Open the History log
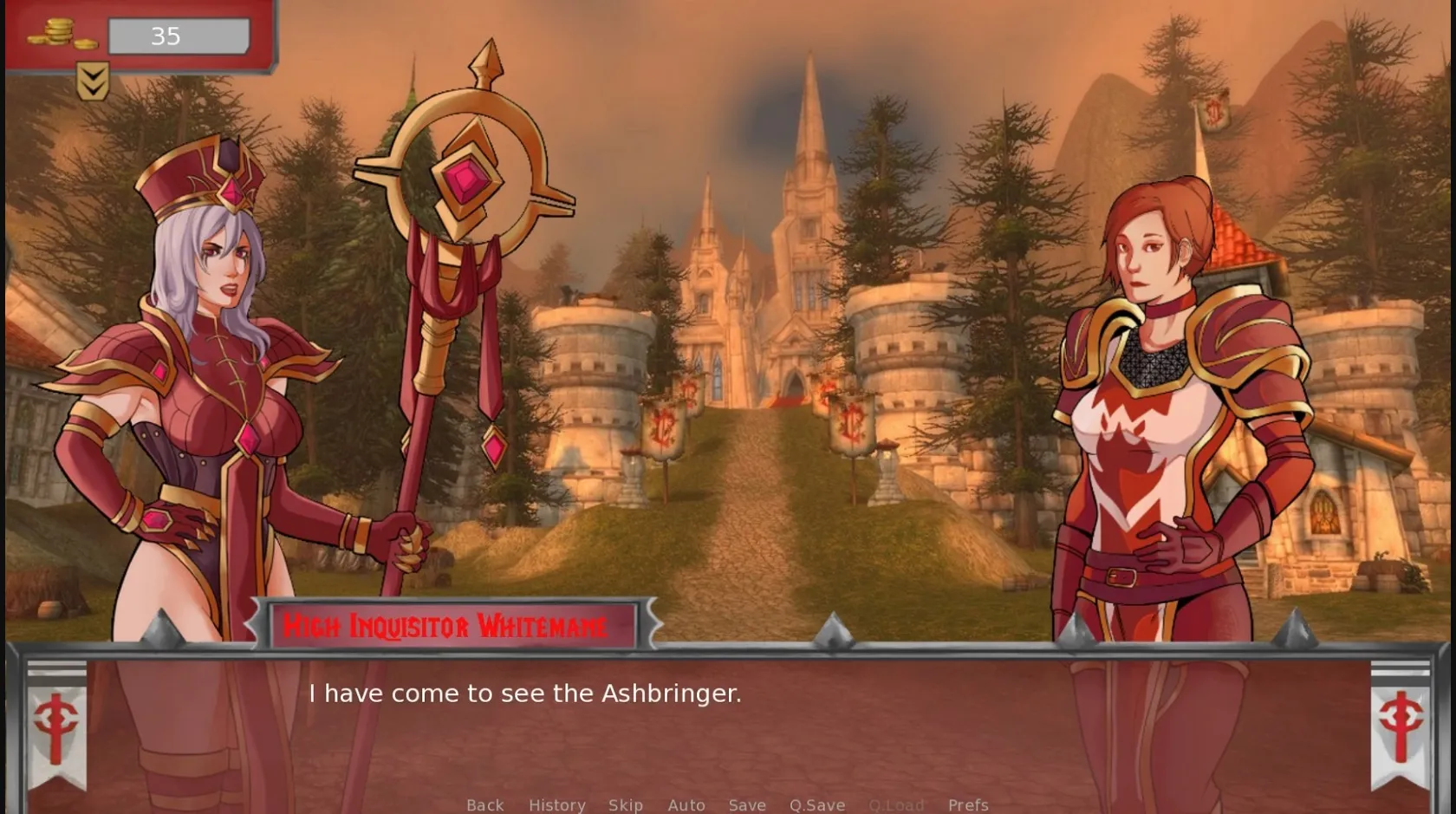 pyautogui.click(x=557, y=804)
